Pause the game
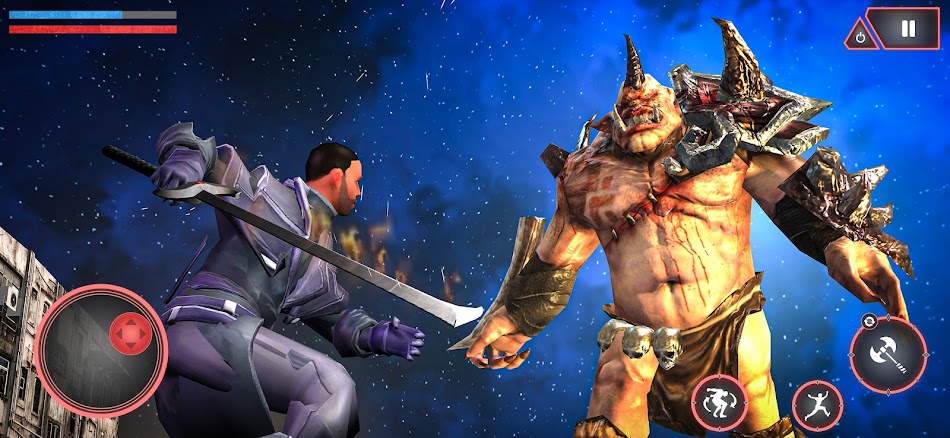 tap(908, 29)
